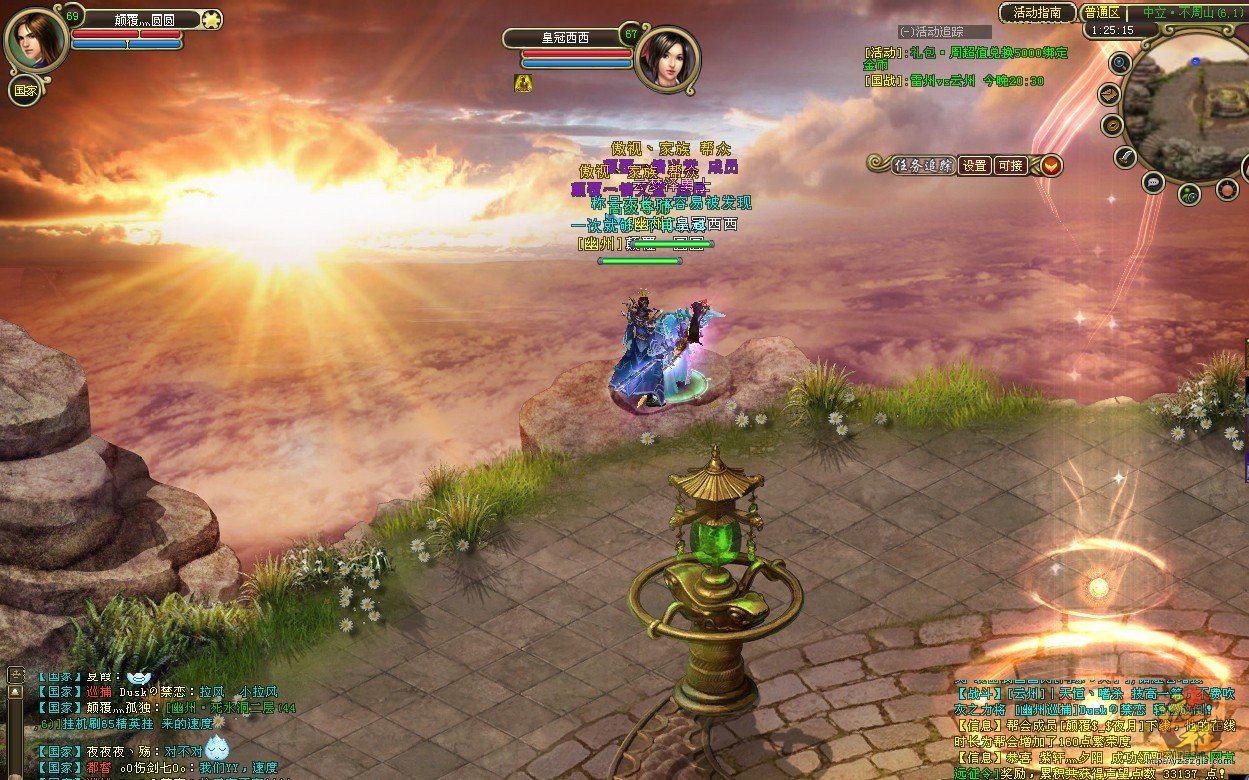The image size is (1249, 780).
Task: Open the speech bubble chat icon
Action: point(1153,182)
